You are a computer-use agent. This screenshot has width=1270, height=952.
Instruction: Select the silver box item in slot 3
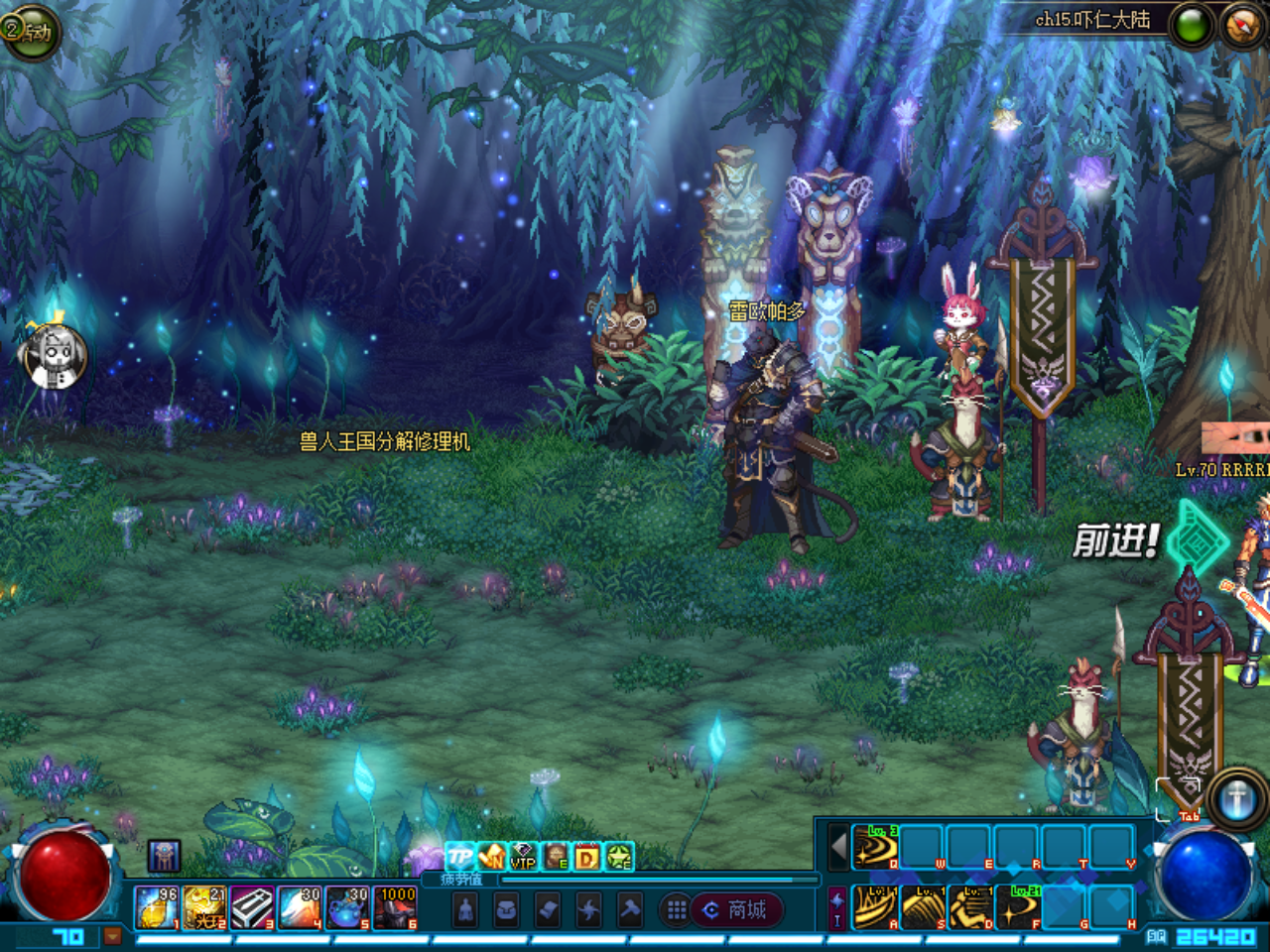coord(252,907)
